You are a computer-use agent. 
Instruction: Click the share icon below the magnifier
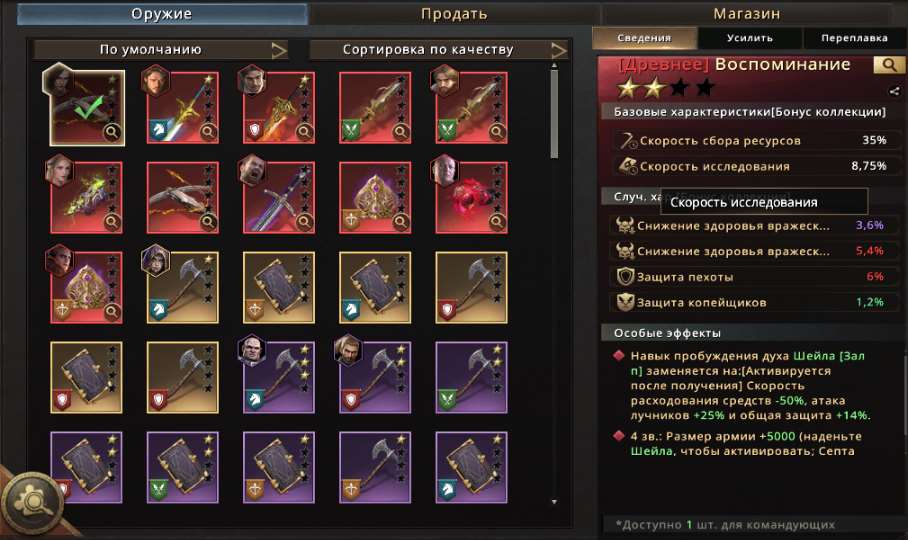(x=893, y=91)
